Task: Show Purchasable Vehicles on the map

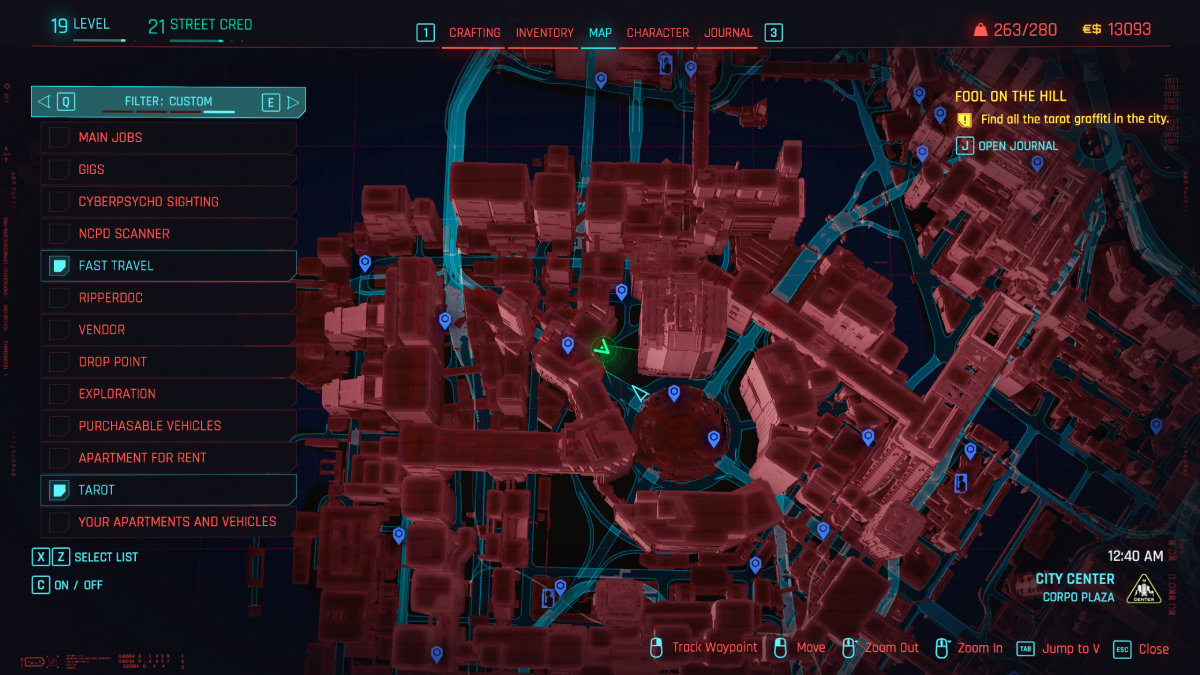Action: pyautogui.click(x=168, y=425)
